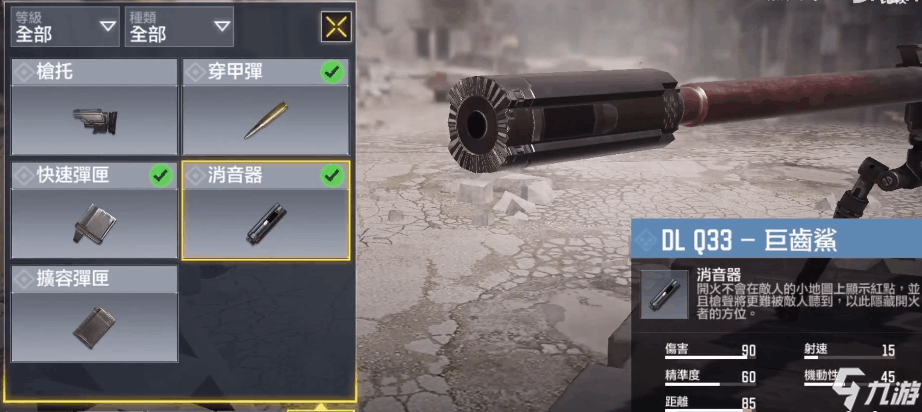The image size is (922, 412).
Task: Pick the 消音器 silencer attachment tile
Action: coord(265,212)
